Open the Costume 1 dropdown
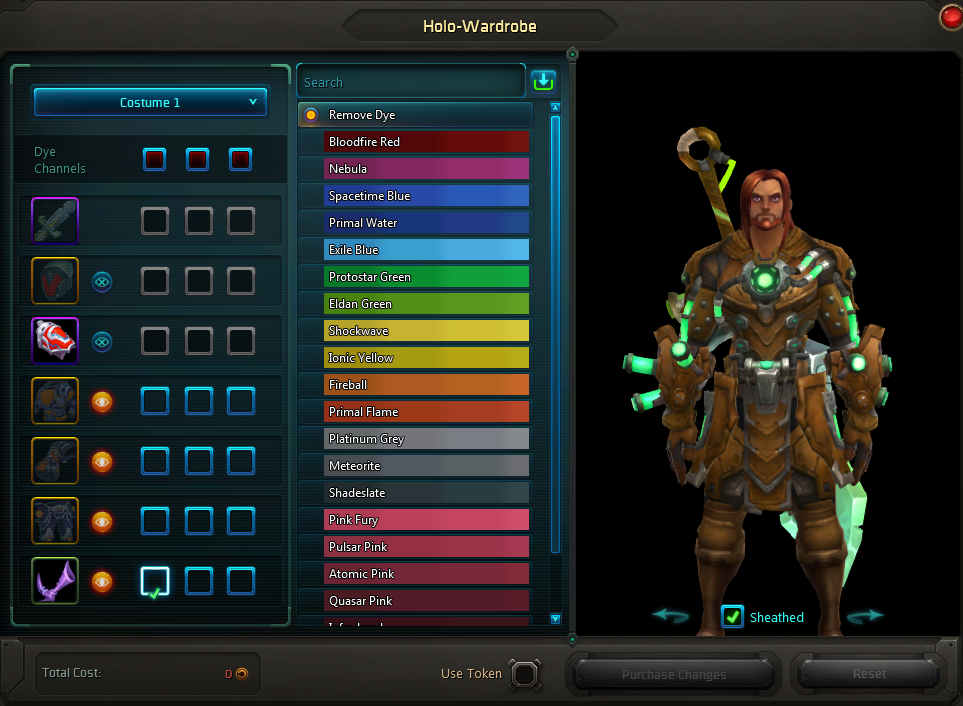963x706 pixels. click(150, 102)
